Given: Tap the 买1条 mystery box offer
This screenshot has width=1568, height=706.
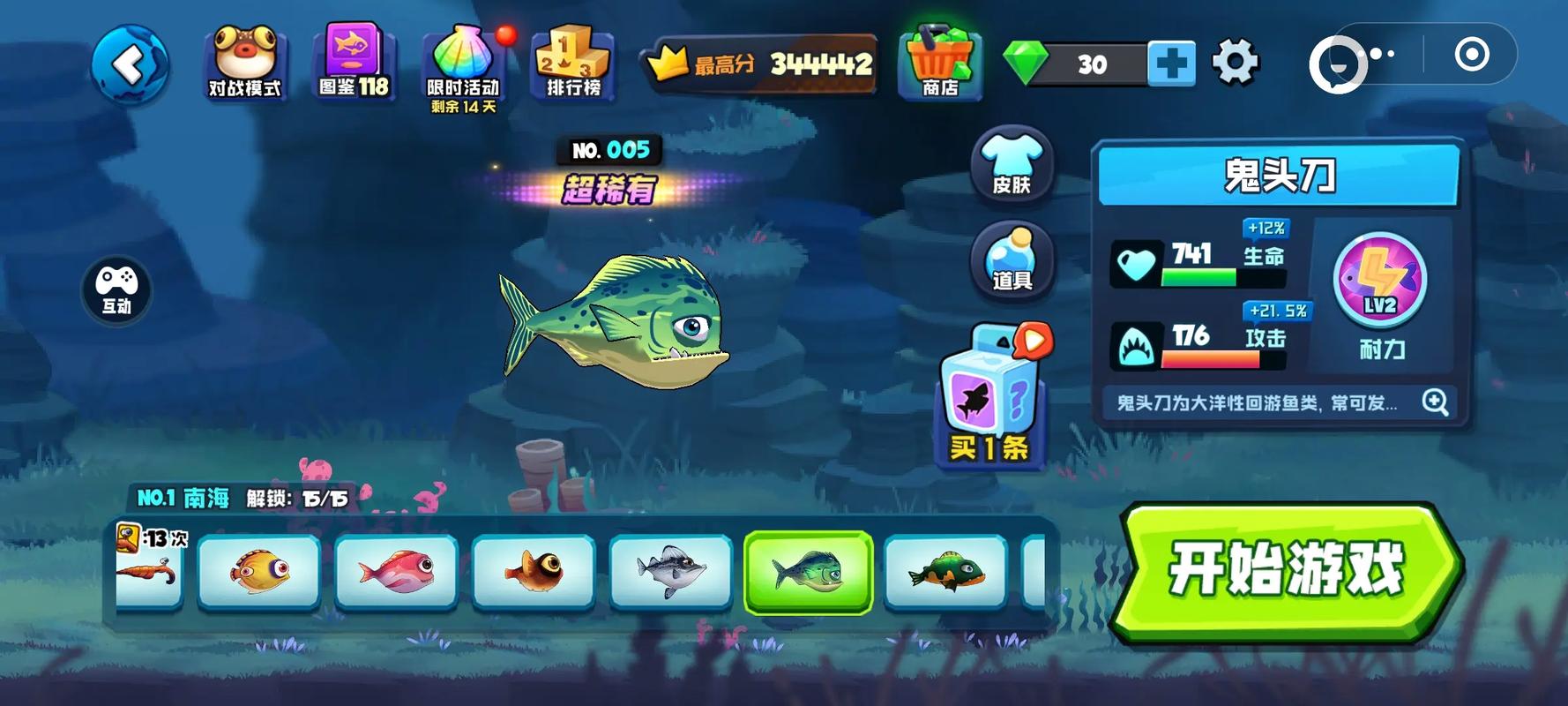Looking at the screenshot, I should click(989, 399).
